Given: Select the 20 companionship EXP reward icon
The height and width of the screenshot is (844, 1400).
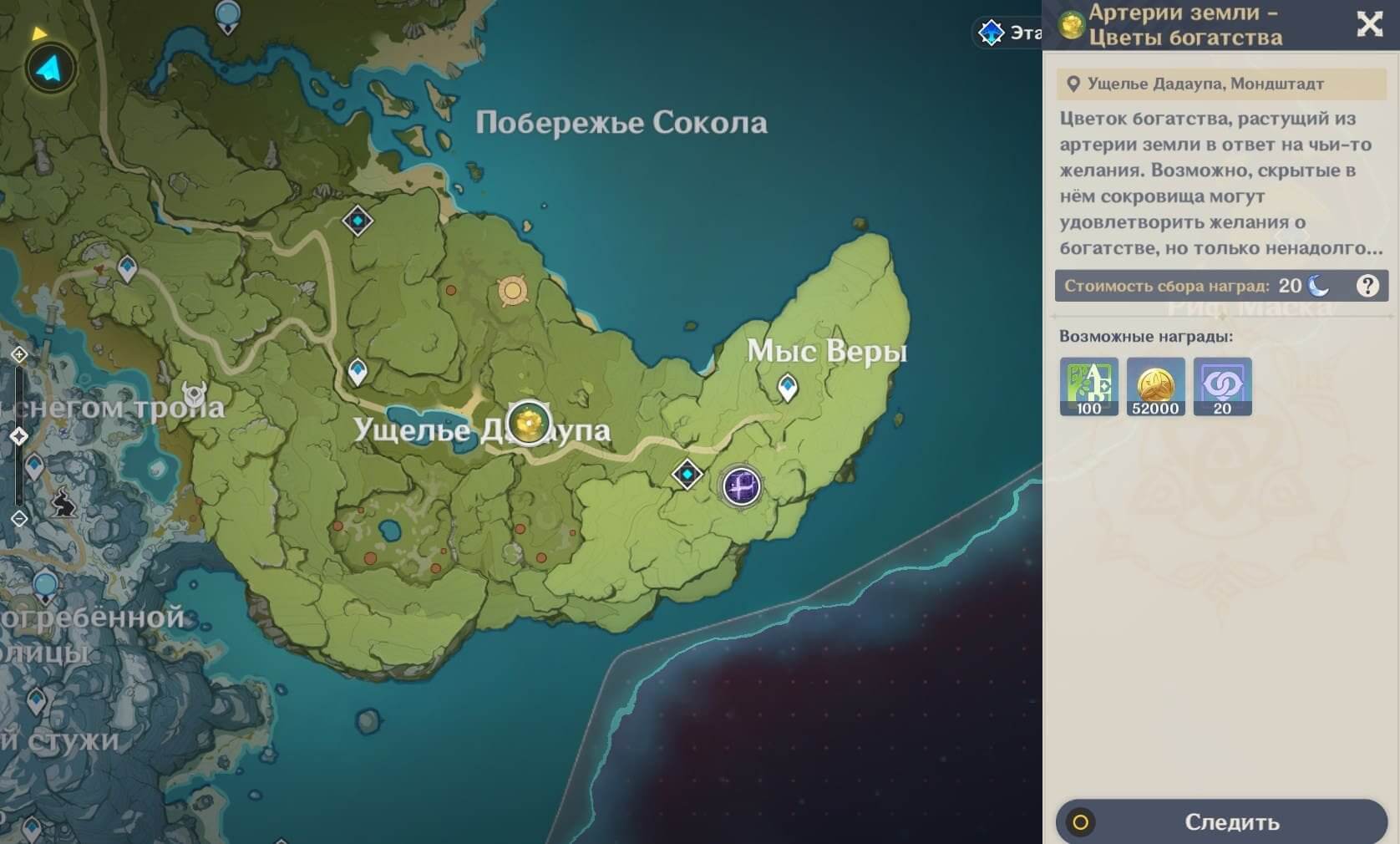Looking at the screenshot, I should coord(1222,386).
